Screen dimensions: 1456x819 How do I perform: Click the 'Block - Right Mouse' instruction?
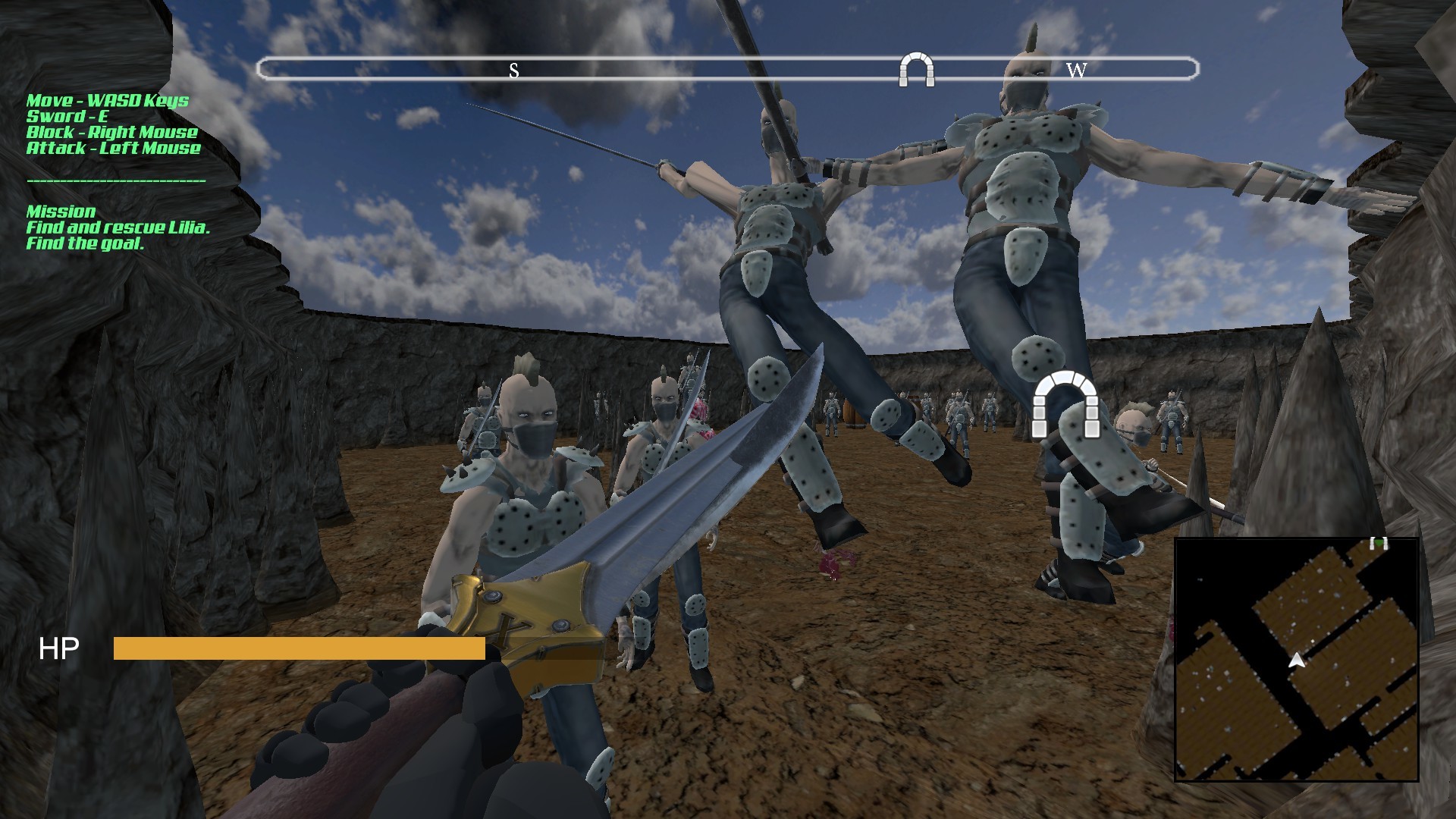click(x=112, y=132)
